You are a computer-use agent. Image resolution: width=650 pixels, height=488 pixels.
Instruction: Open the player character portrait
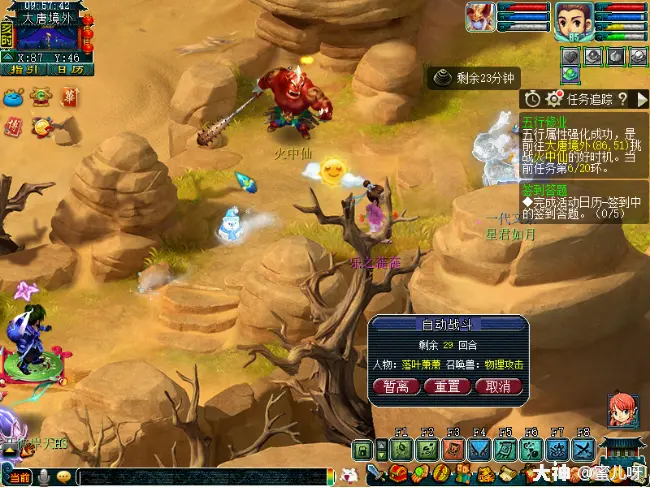pyautogui.click(x=570, y=20)
